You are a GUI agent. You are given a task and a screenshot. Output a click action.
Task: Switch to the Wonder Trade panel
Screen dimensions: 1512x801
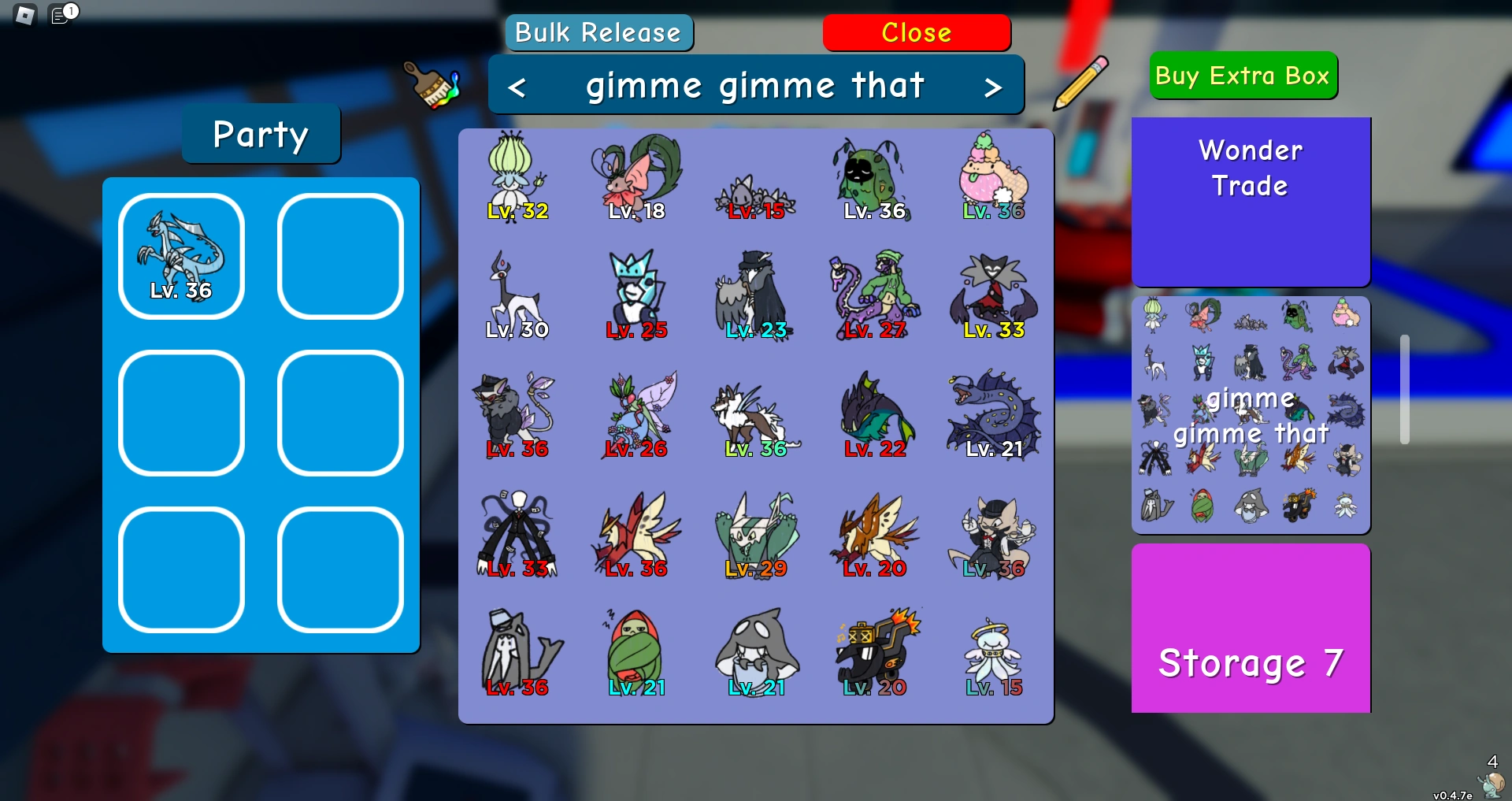pyautogui.click(x=1251, y=201)
